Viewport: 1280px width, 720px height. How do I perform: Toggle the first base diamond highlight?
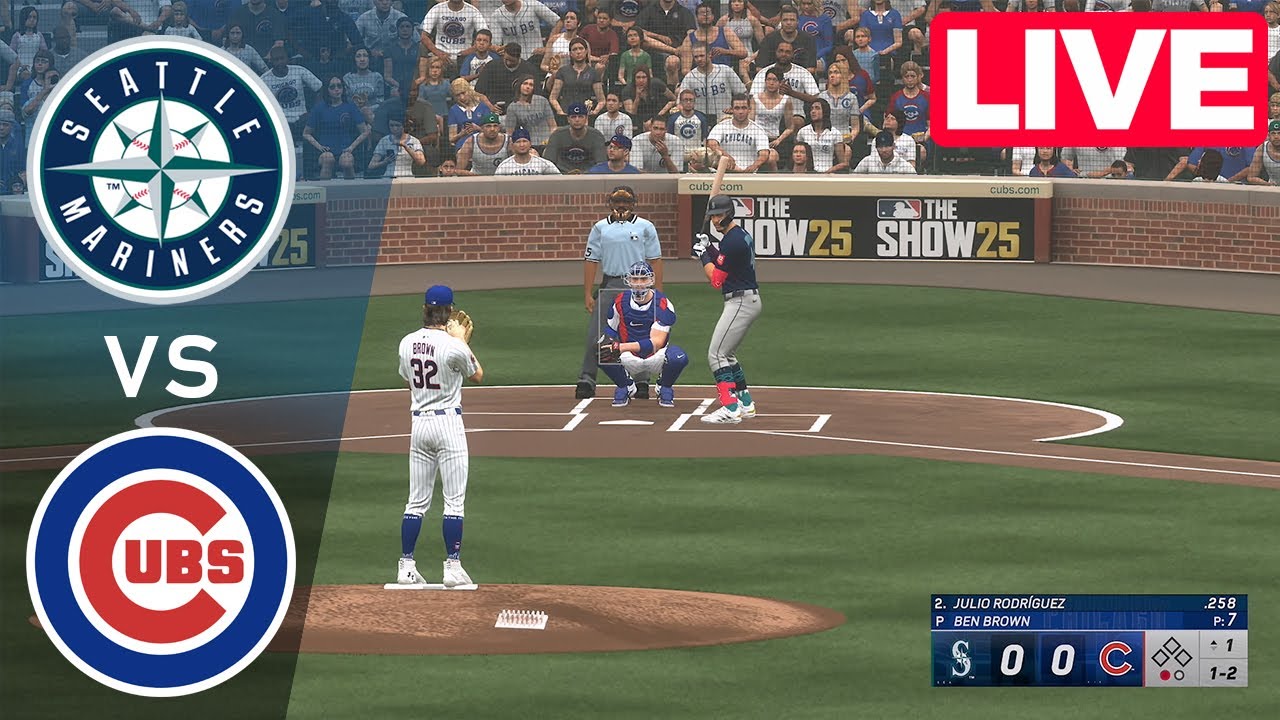tap(1186, 658)
